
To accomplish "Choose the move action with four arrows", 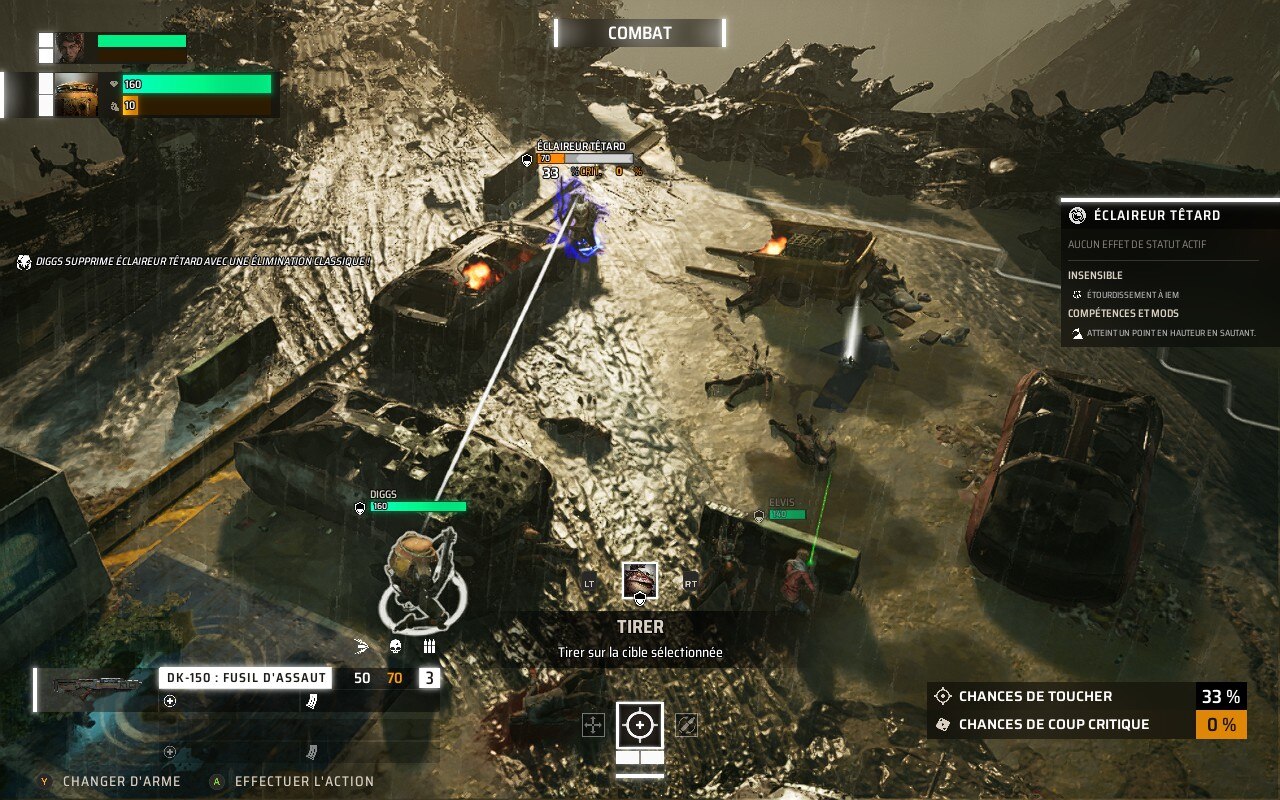I will point(594,725).
